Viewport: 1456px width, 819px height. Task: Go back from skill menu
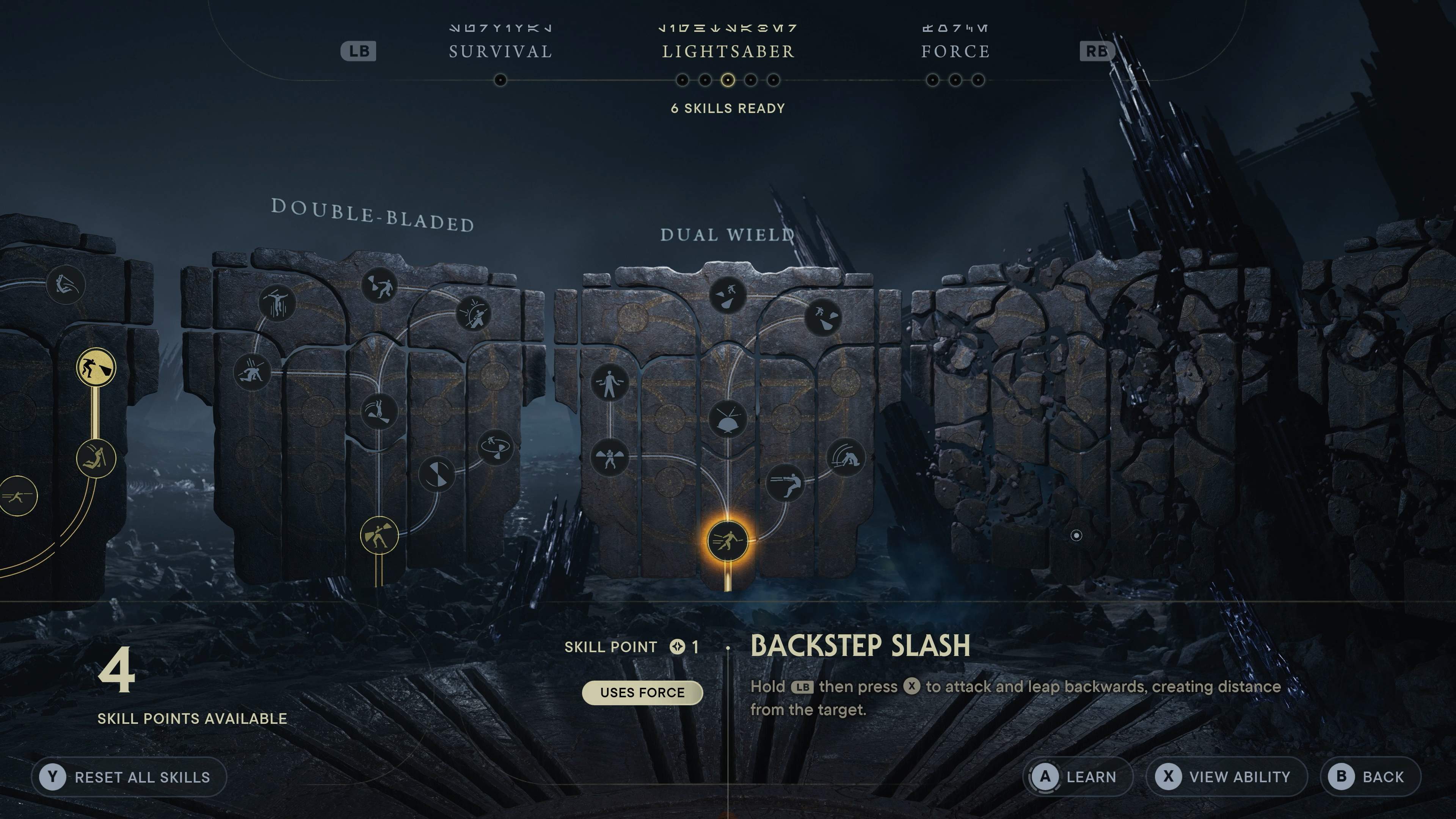1370,777
